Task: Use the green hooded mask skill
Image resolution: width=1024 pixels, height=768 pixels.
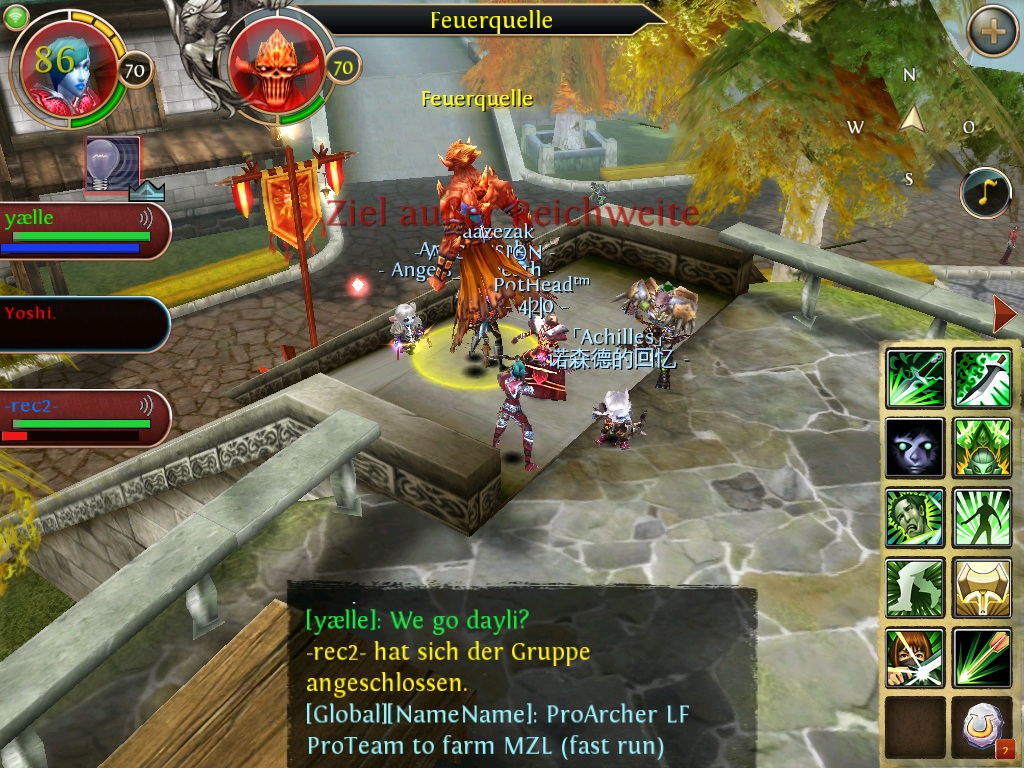Action: pyautogui.click(x=982, y=447)
